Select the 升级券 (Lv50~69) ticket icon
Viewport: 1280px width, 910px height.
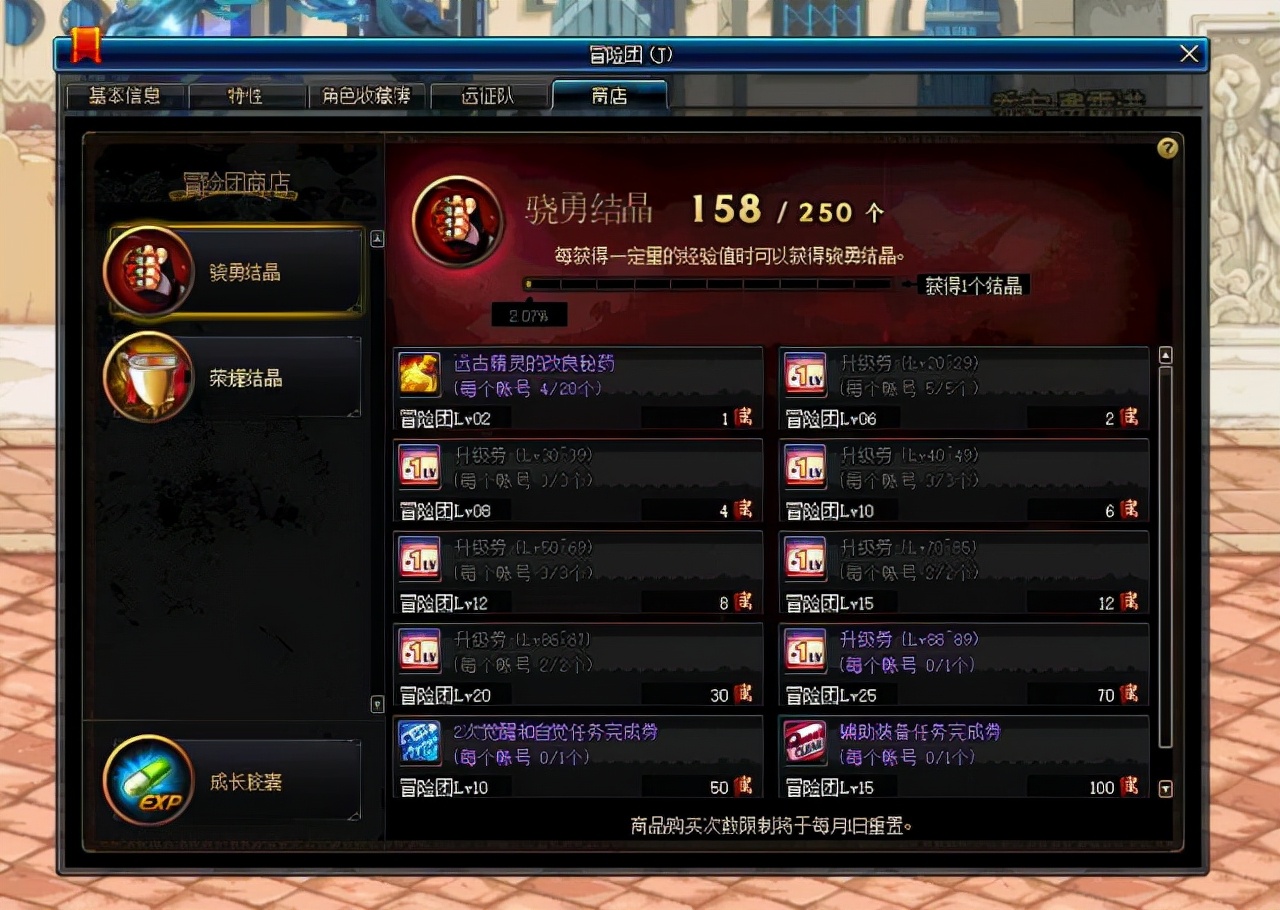pyautogui.click(x=419, y=558)
